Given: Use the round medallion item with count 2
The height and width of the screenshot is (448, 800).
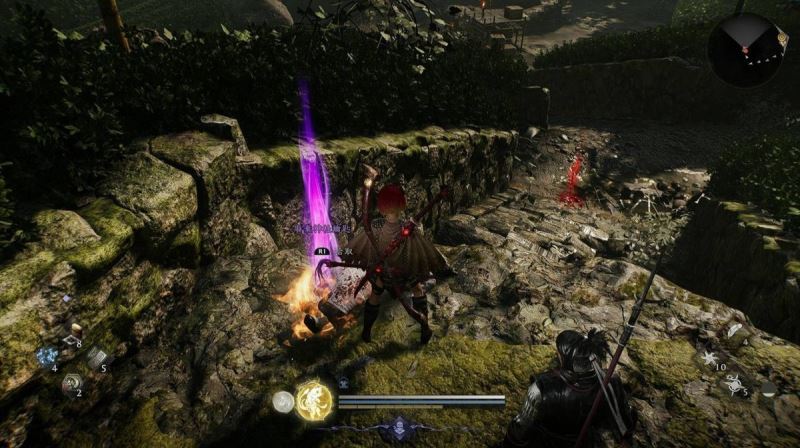Looking at the screenshot, I should pyautogui.click(x=72, y=383).
